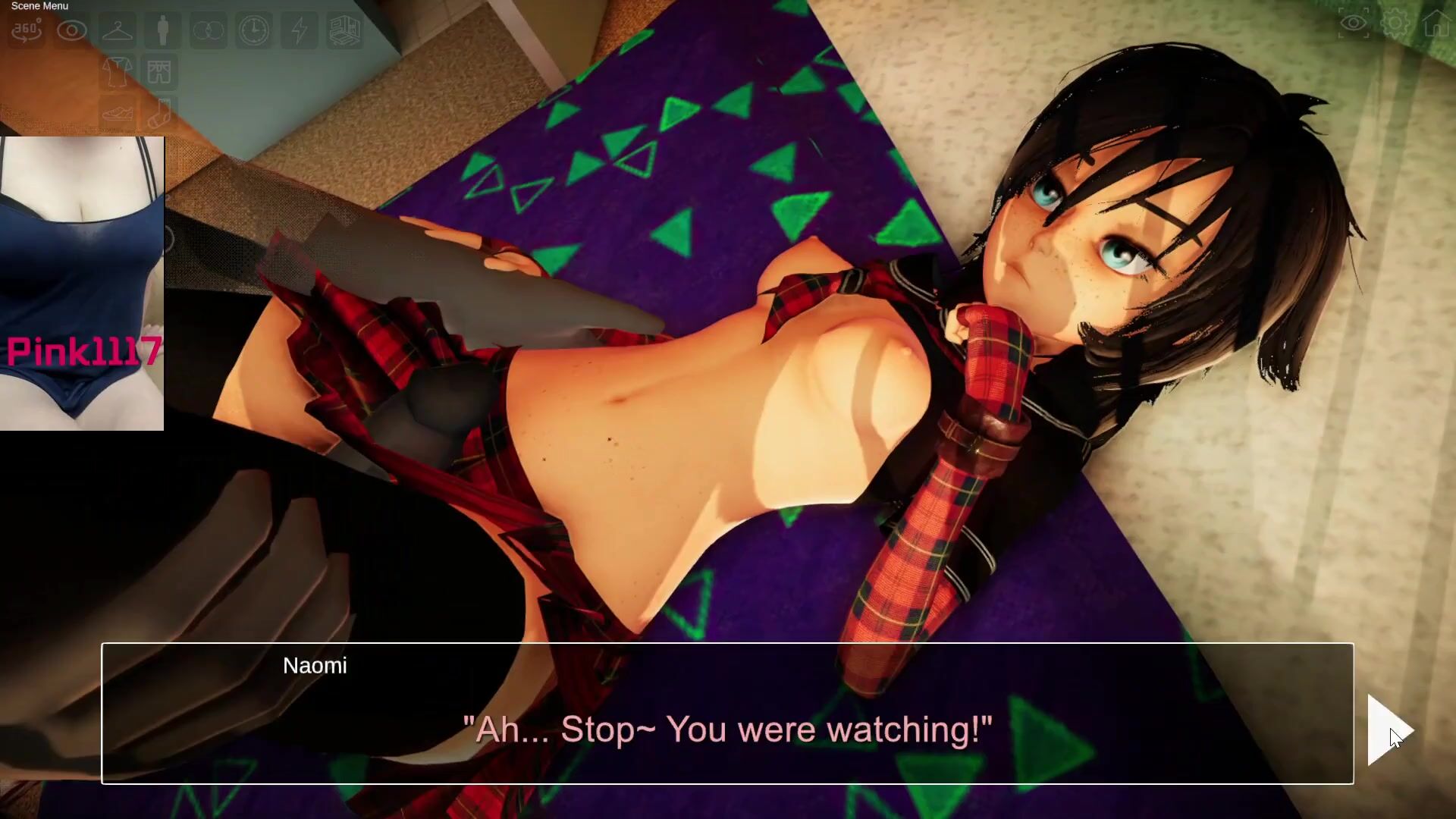Activate the lightning bolt icon
The height and width of the screenshot is (819, 1456).
pos(300,30)
